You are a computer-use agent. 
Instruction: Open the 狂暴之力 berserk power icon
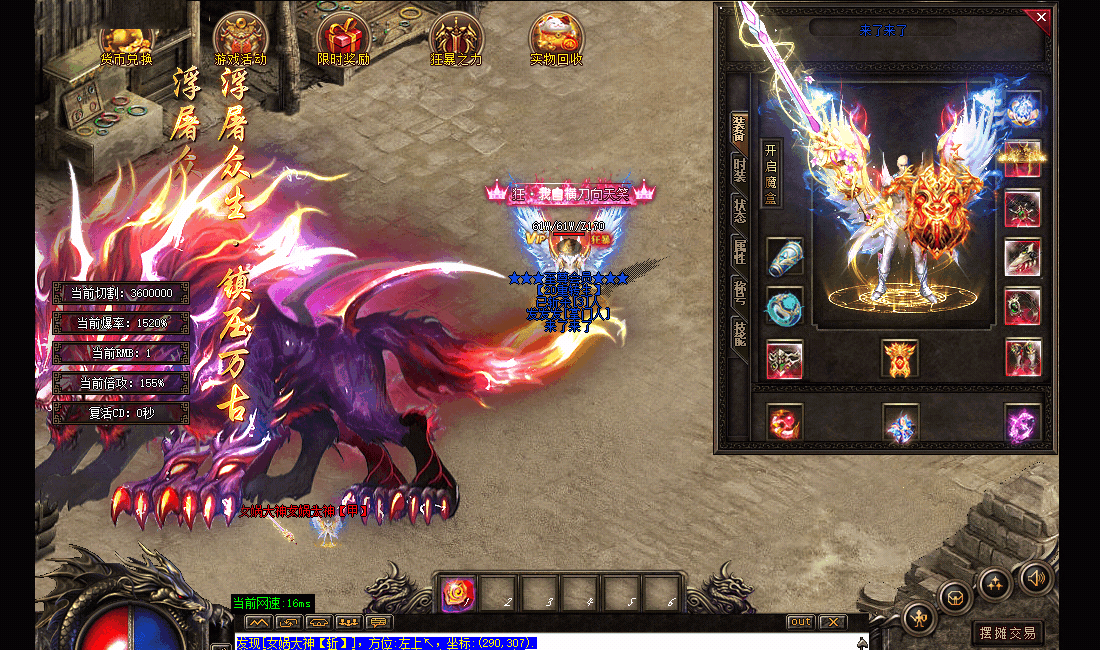pyautogui.click(x=456, y=40)
